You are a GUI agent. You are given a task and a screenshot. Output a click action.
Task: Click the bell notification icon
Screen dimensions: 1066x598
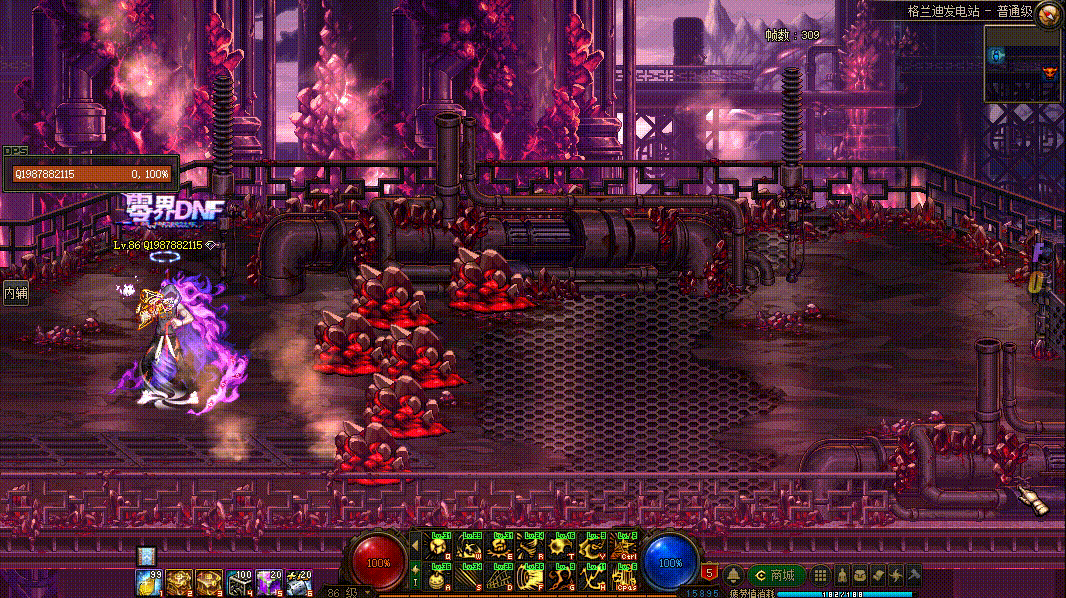tap(733, 575)
